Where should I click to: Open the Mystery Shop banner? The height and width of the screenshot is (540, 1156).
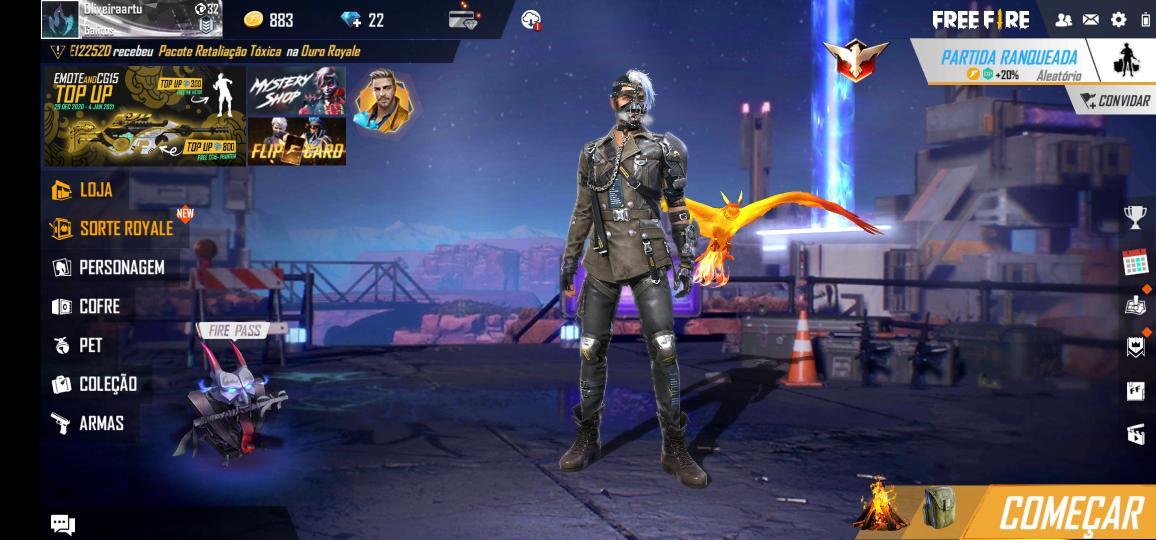(296, 90)
